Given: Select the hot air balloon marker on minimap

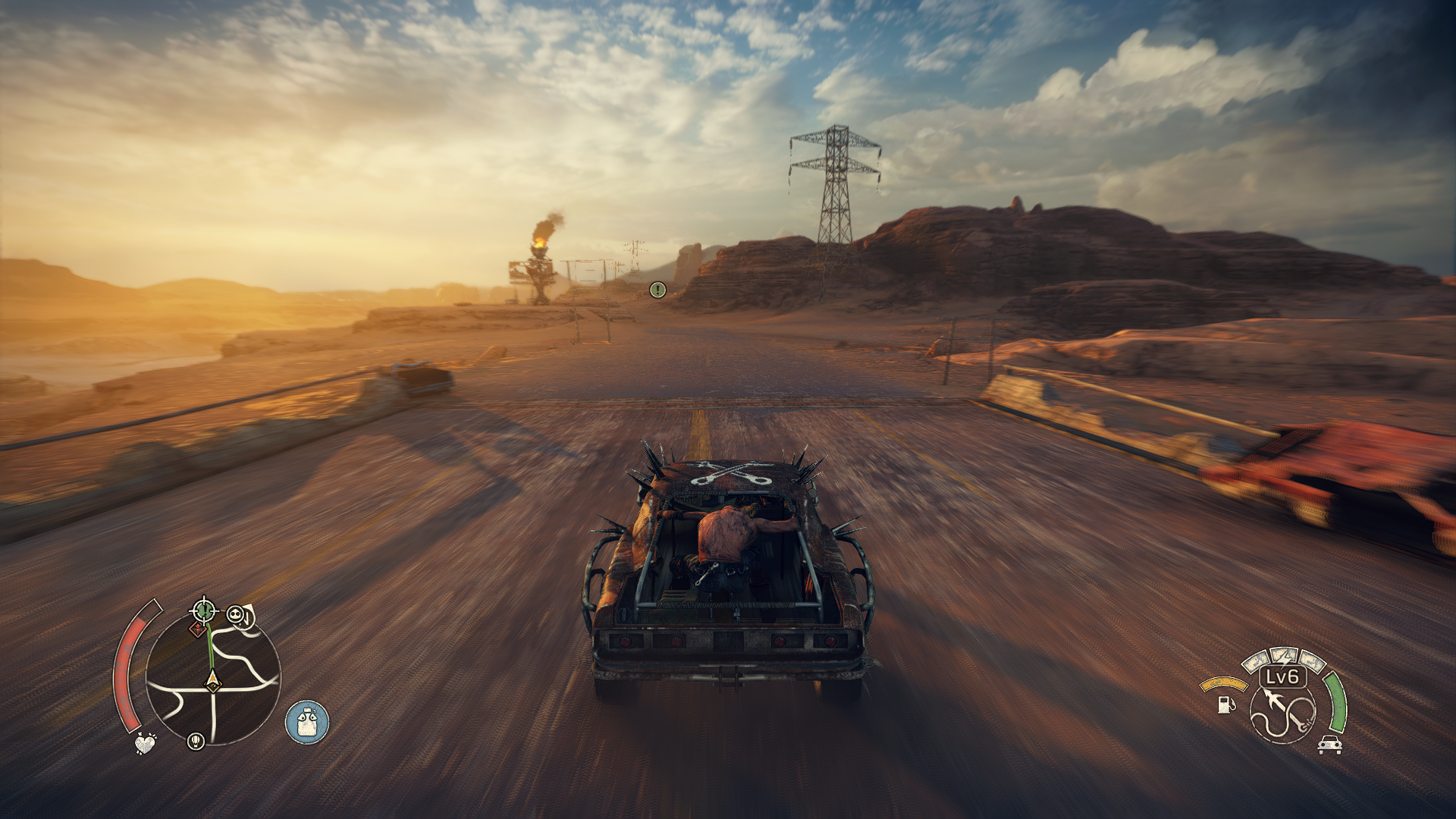Looking at the screenshot, I should coord(196,740).
